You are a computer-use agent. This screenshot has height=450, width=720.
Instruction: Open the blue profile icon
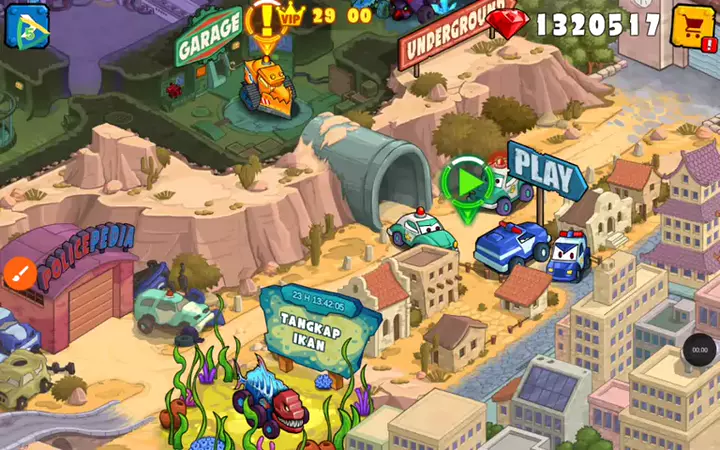pyautogui.click(x=27, y=25)
